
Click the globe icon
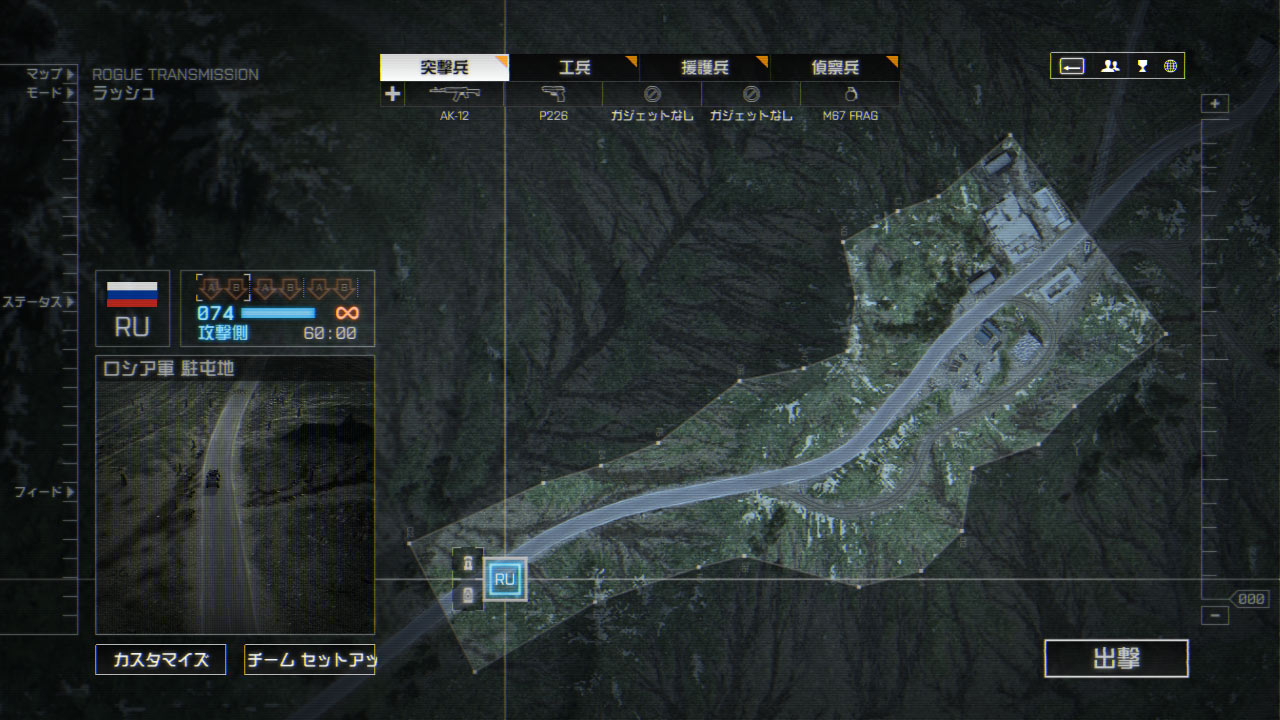pos(1170,66)
